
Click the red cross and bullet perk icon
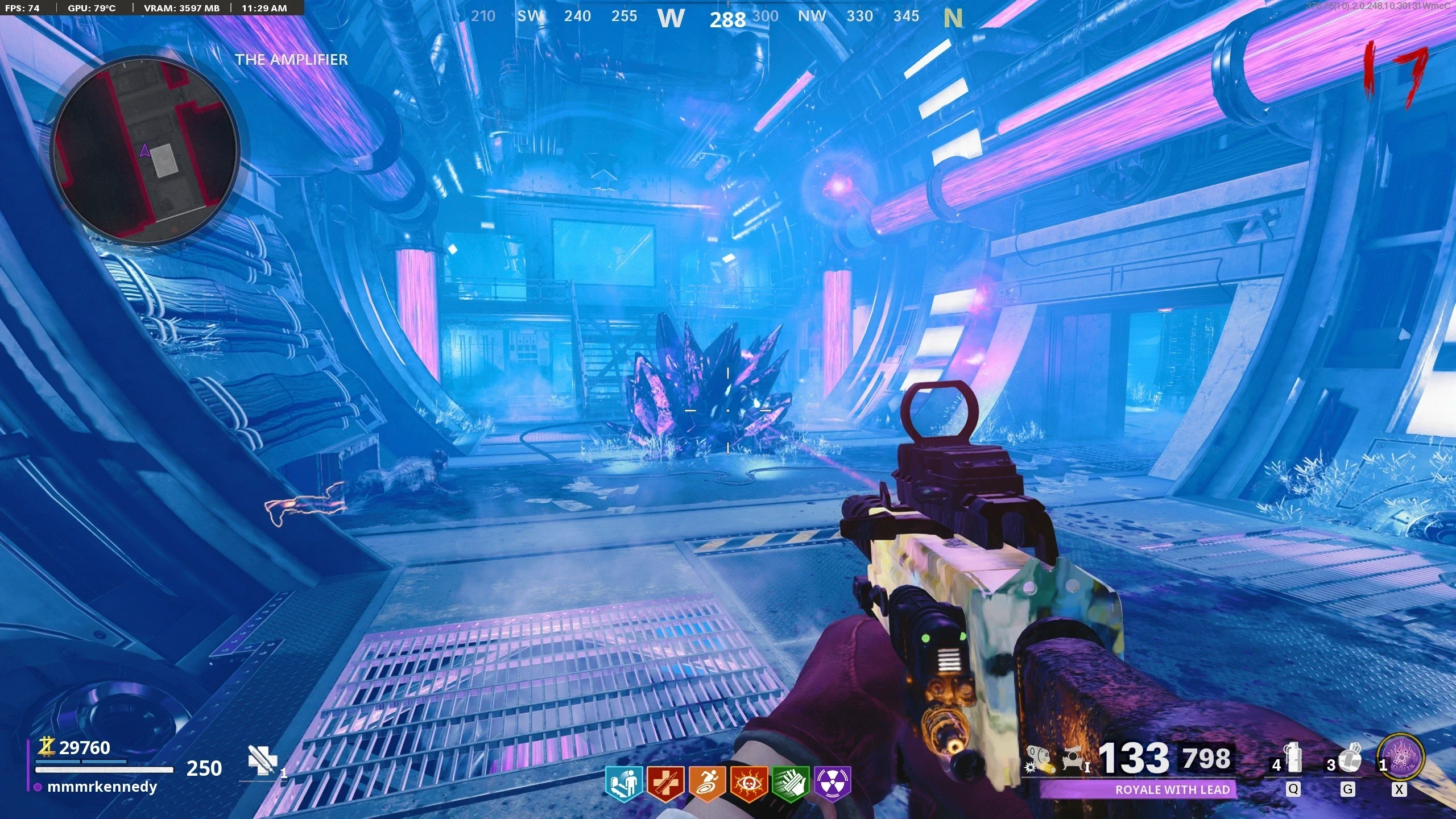click(x=665, y=784)
